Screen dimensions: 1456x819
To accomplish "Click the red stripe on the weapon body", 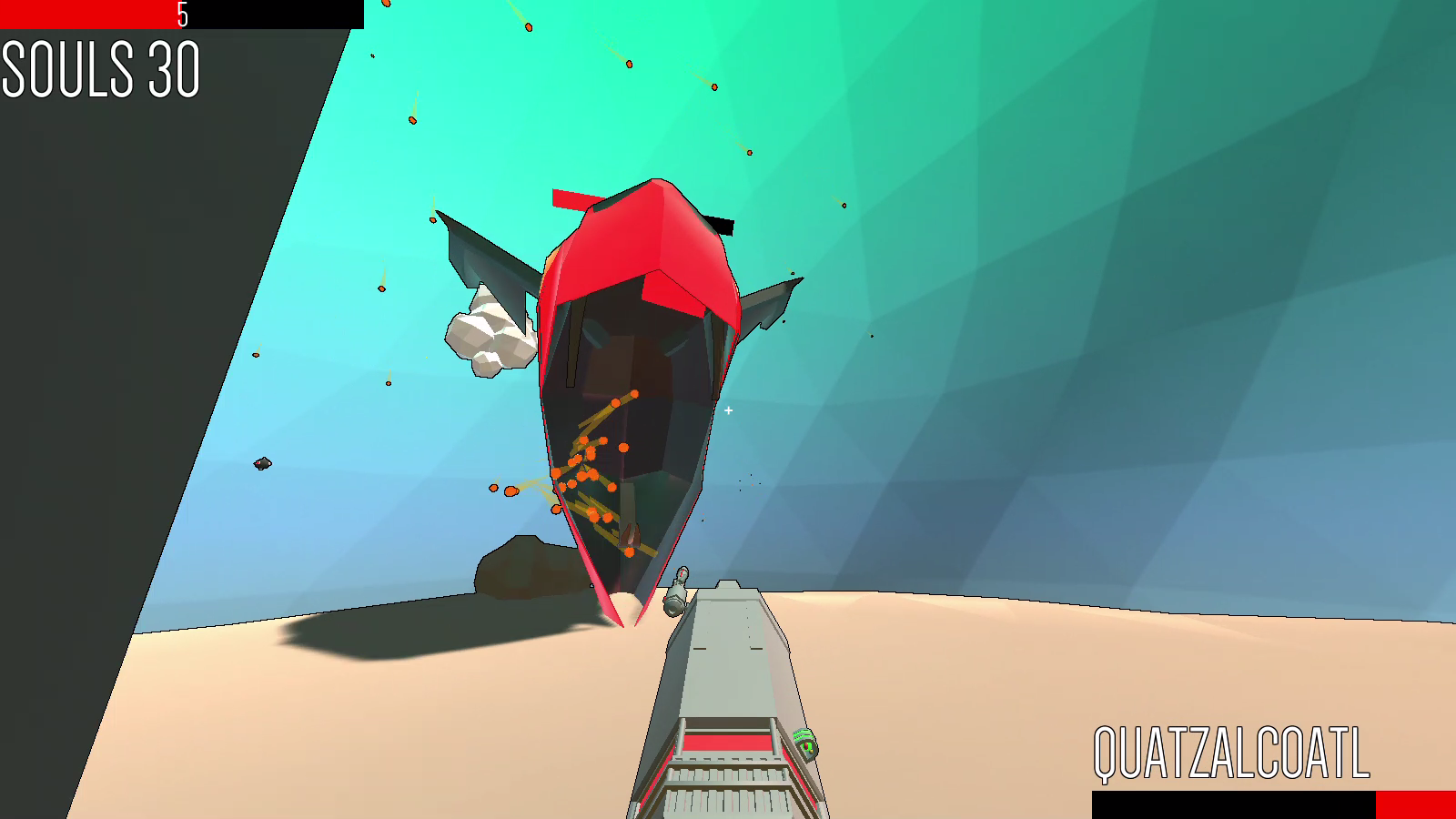I will (728, 743).
